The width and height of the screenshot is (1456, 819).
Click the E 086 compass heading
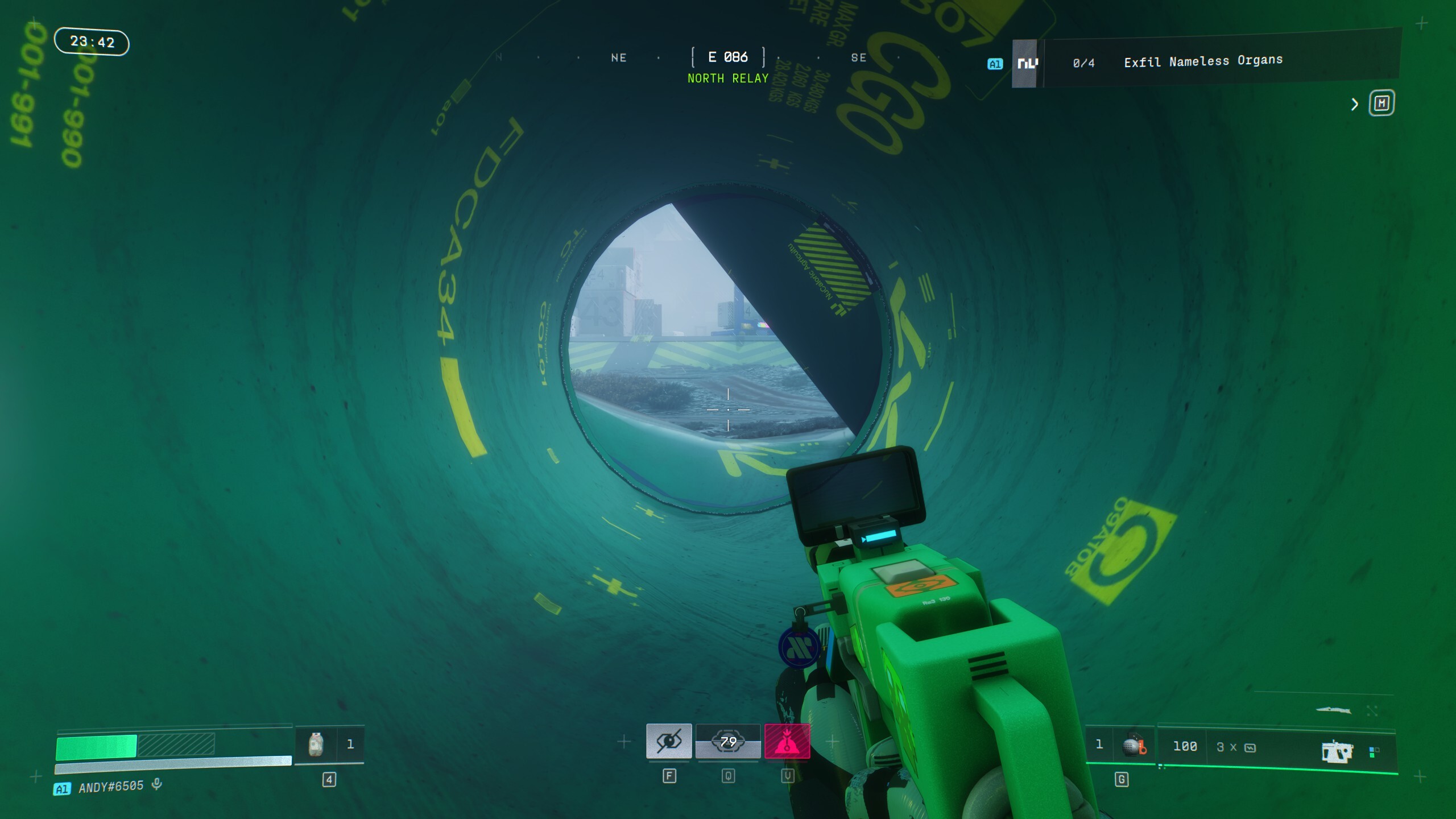728,57
